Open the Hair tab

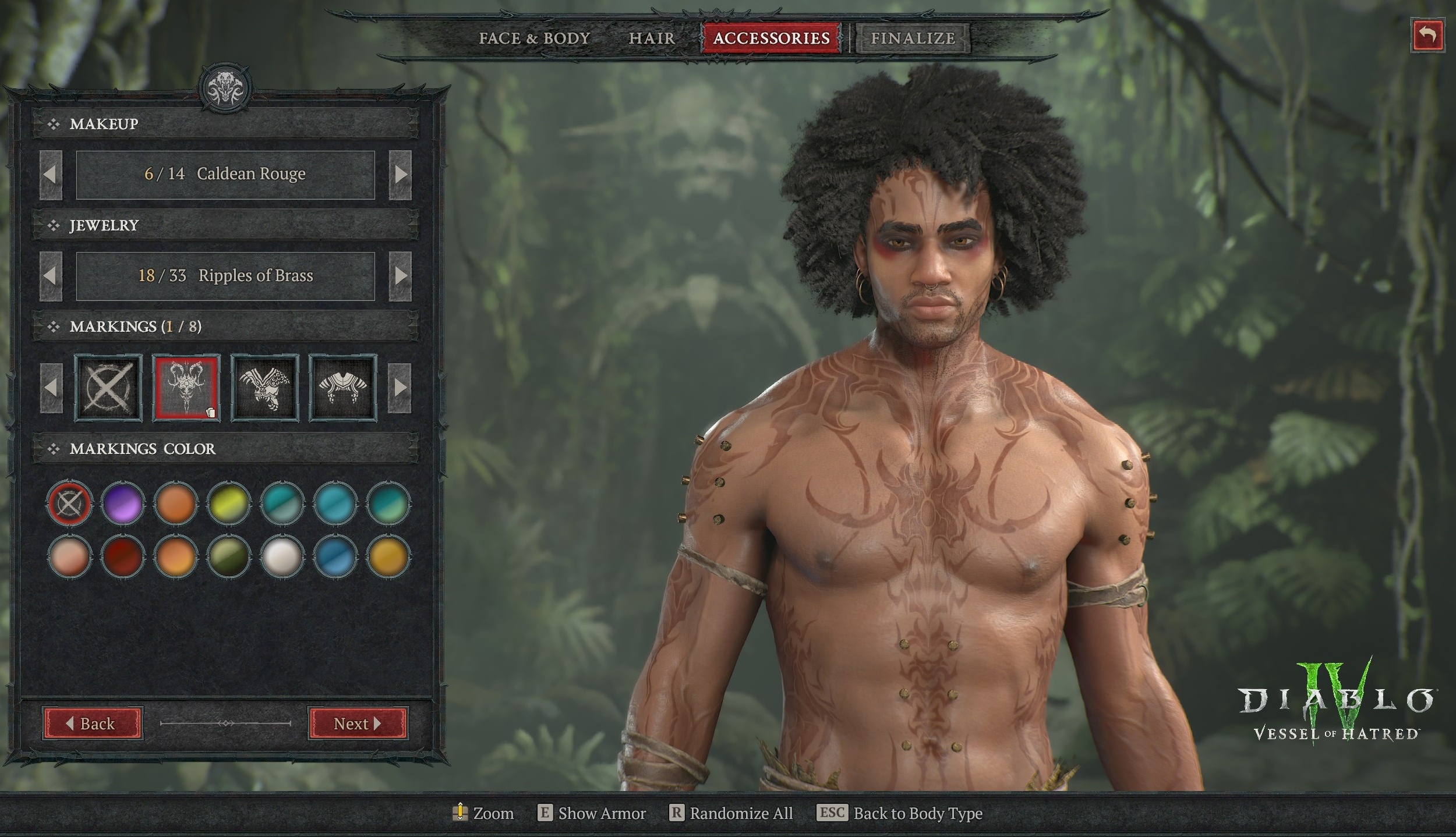point(652,38)
